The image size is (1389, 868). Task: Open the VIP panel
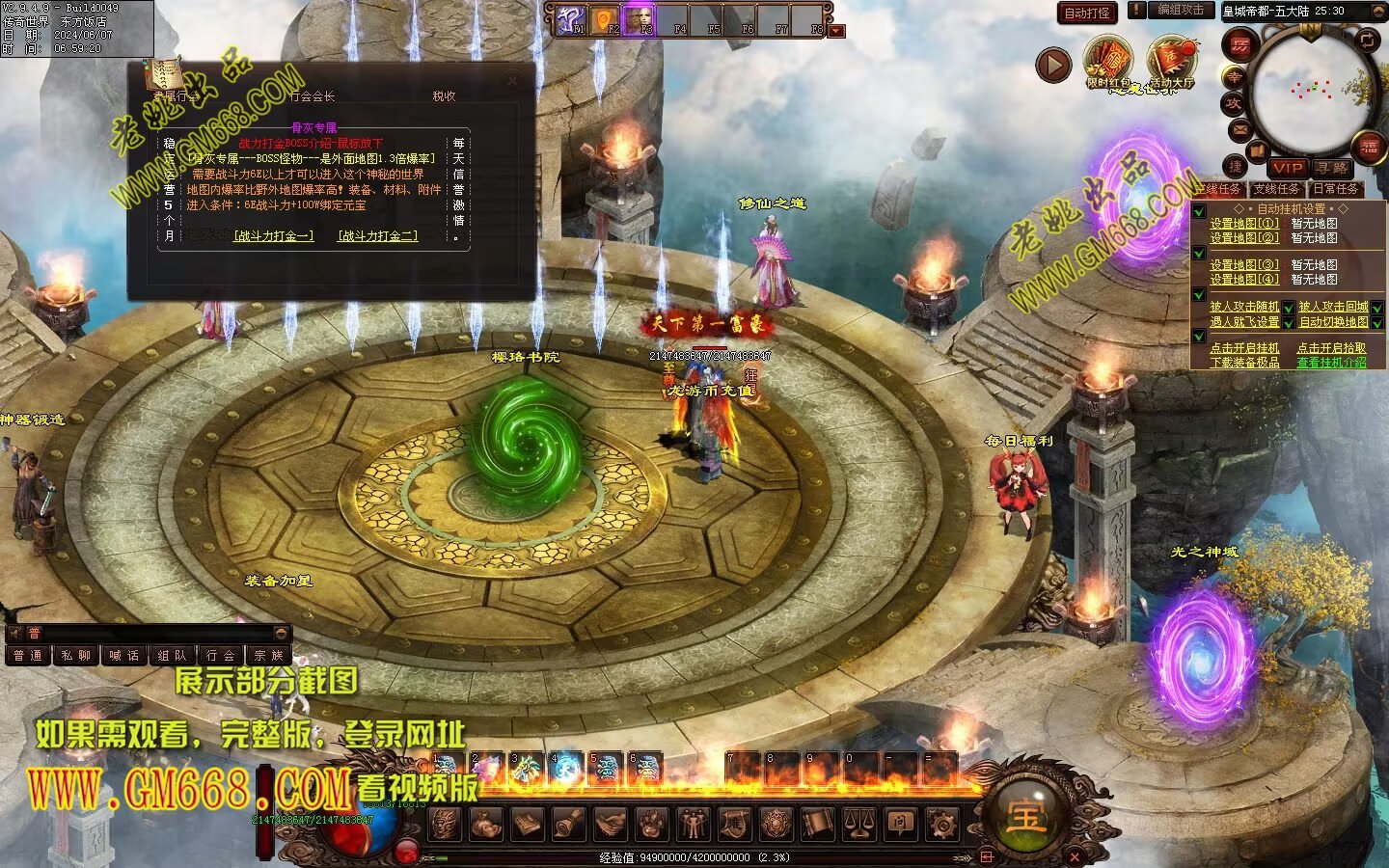coord(1287,168)
